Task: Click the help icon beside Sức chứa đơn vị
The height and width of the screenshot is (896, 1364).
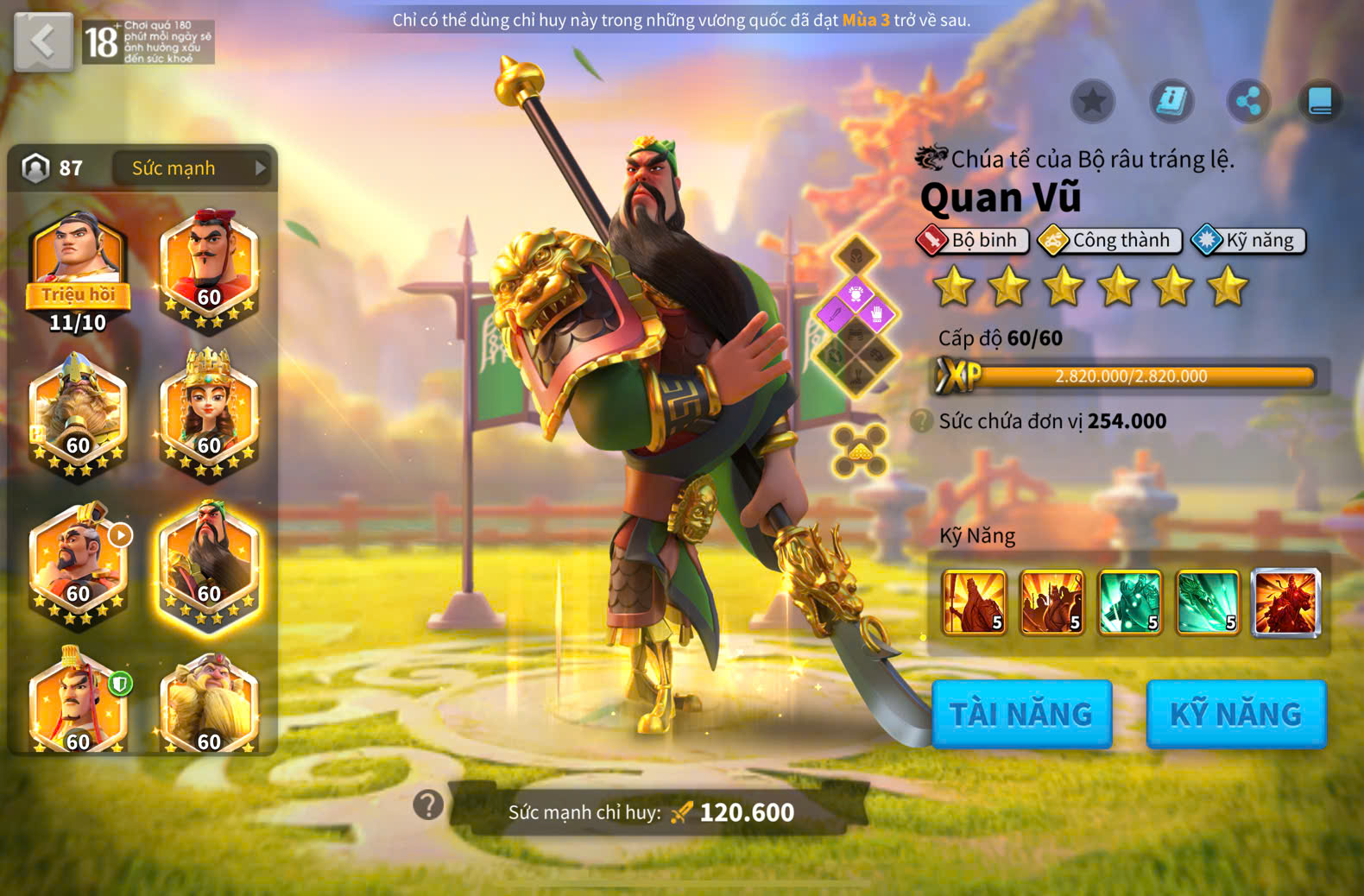Action: (922, 421)
